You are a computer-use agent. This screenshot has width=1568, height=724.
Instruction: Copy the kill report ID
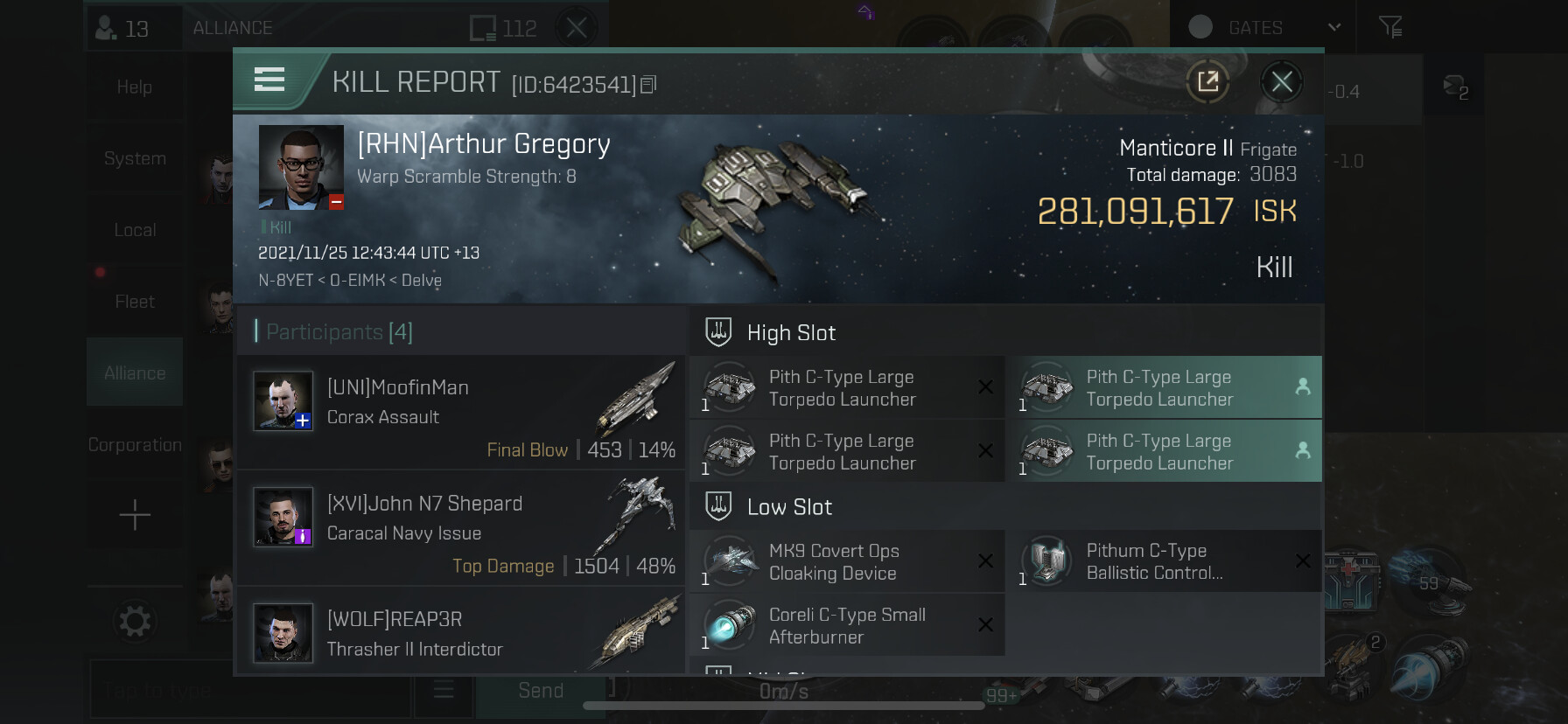click(x=648, y=85)
